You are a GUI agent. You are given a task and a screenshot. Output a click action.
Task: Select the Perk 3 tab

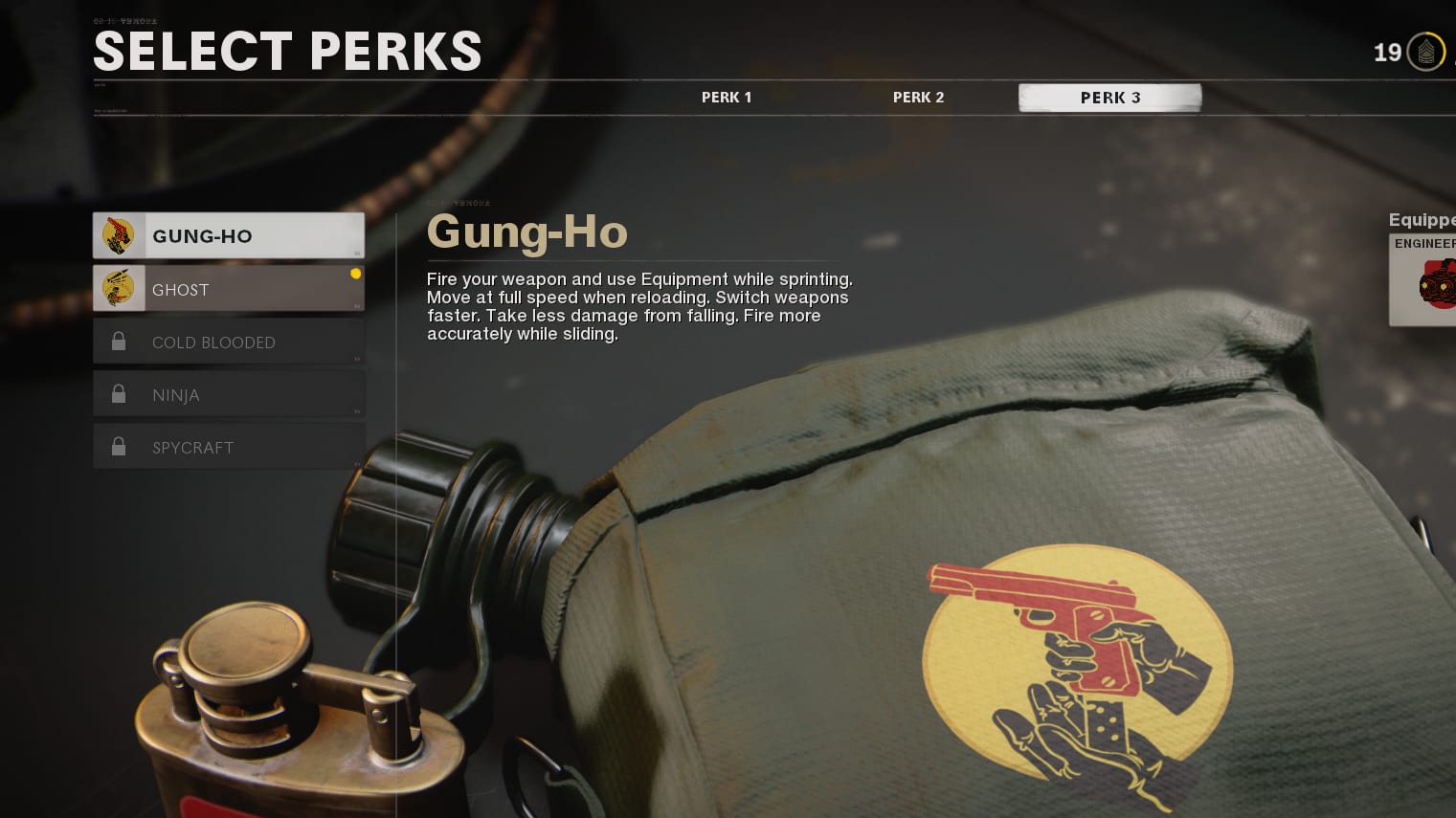point(1109,98)
